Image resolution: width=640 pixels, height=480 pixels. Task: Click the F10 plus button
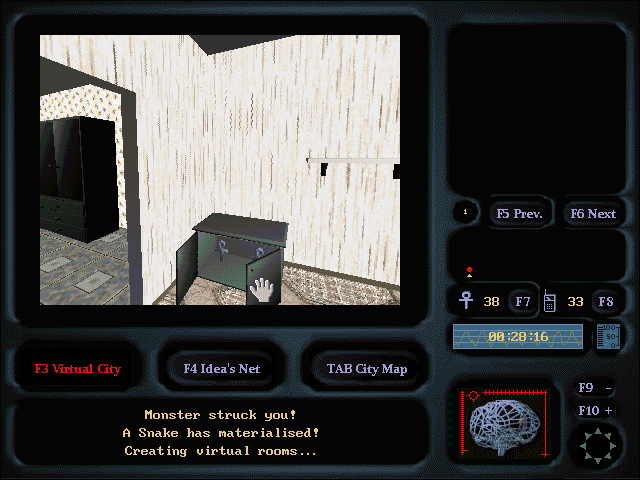tap(595, 410)
